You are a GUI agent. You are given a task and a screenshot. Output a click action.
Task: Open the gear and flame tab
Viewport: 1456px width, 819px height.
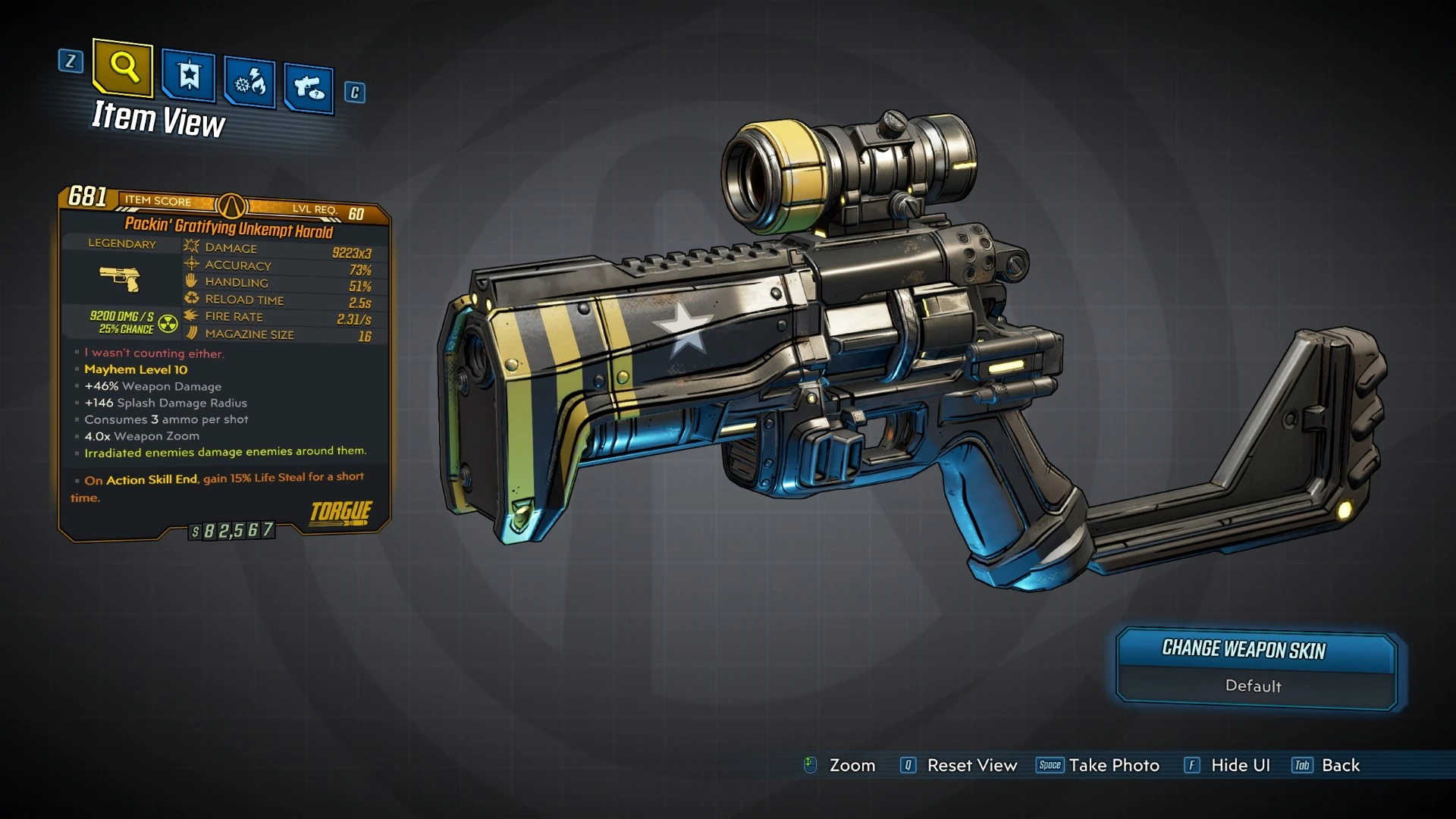(249, 82)
